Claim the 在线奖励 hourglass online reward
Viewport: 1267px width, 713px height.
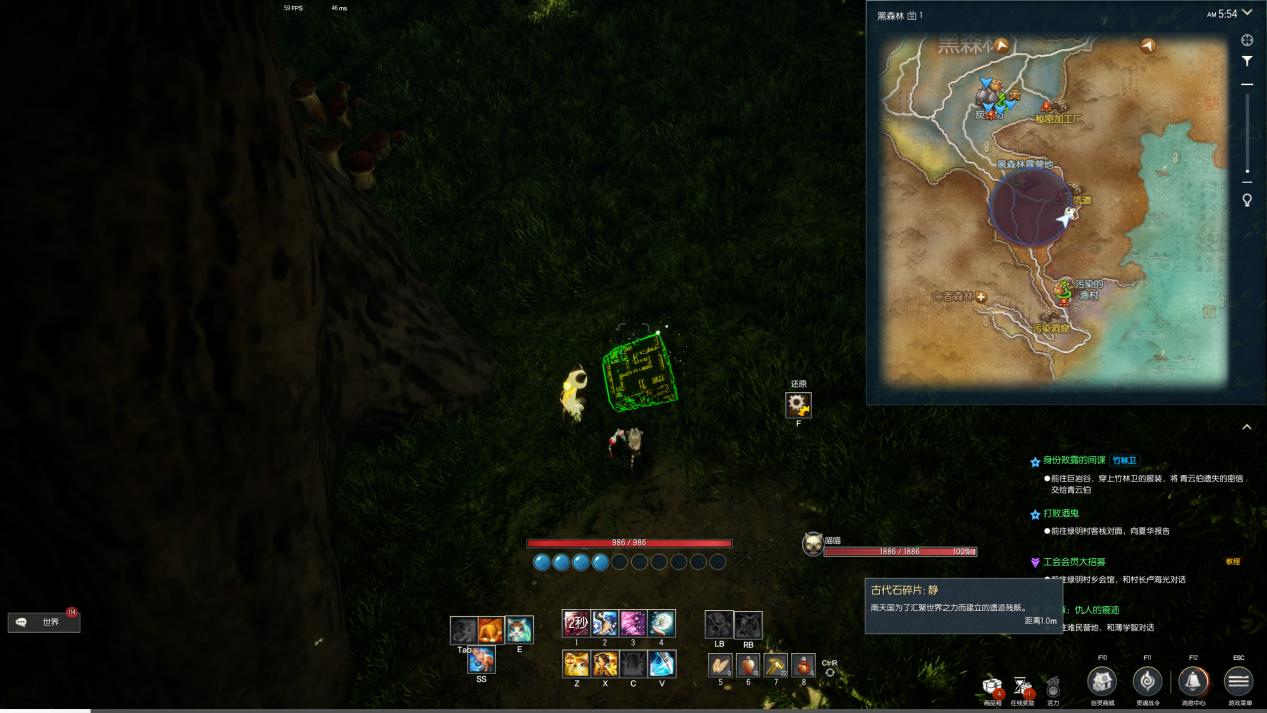pyautogui.click(x=1022, y=686)
